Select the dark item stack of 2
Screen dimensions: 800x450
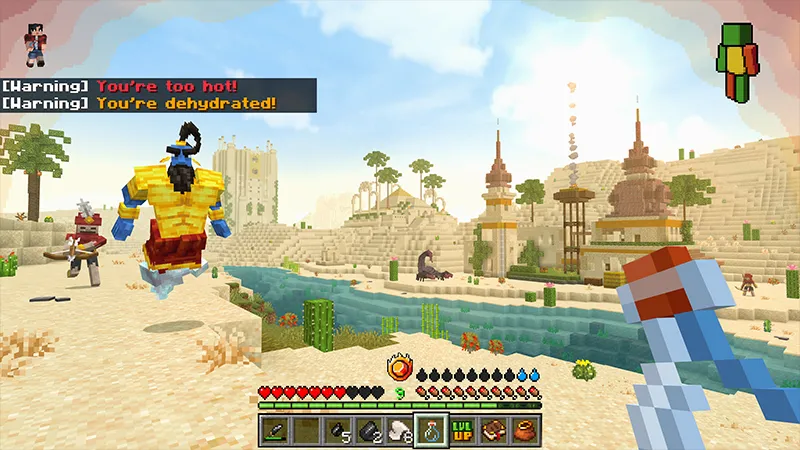click(x=369, y=431)
